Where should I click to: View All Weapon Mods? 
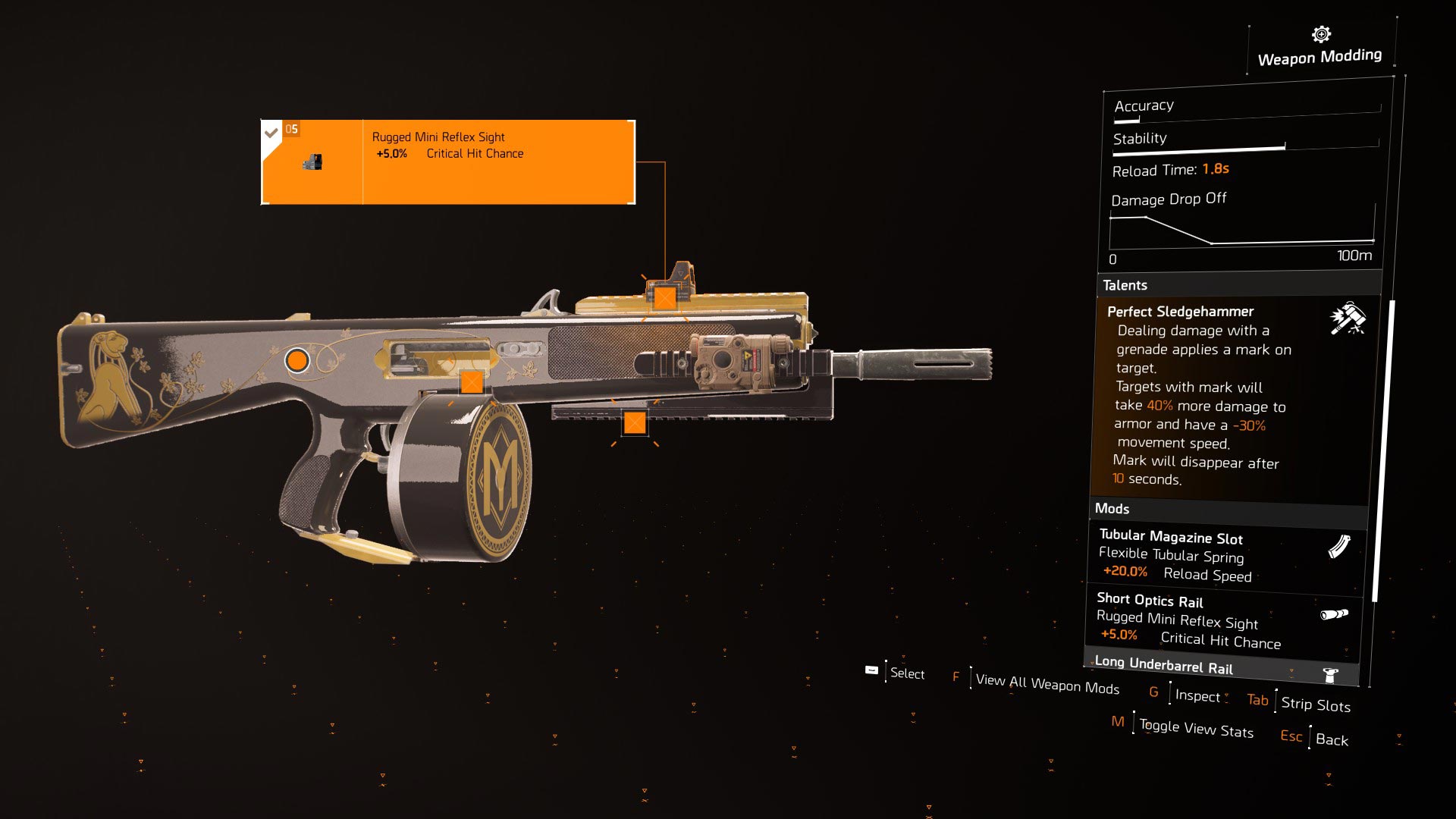pos(1046,683)
